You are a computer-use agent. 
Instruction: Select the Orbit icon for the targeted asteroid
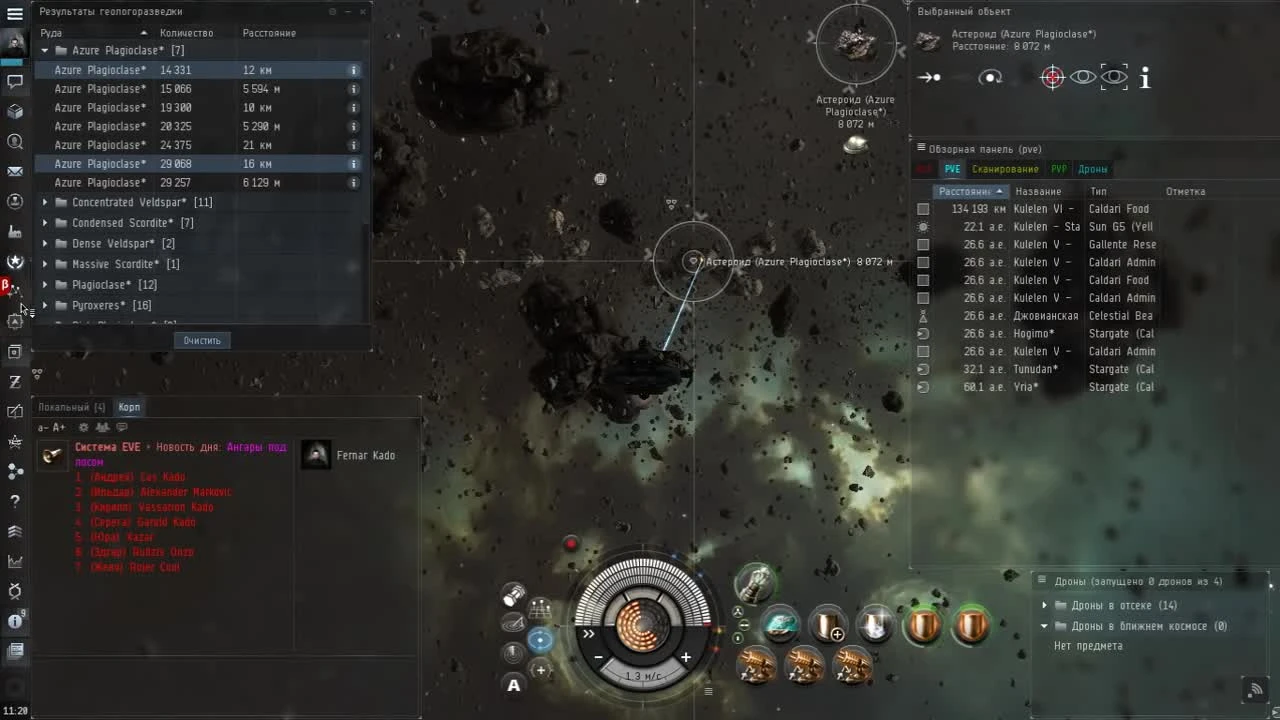tap(989, 77)
